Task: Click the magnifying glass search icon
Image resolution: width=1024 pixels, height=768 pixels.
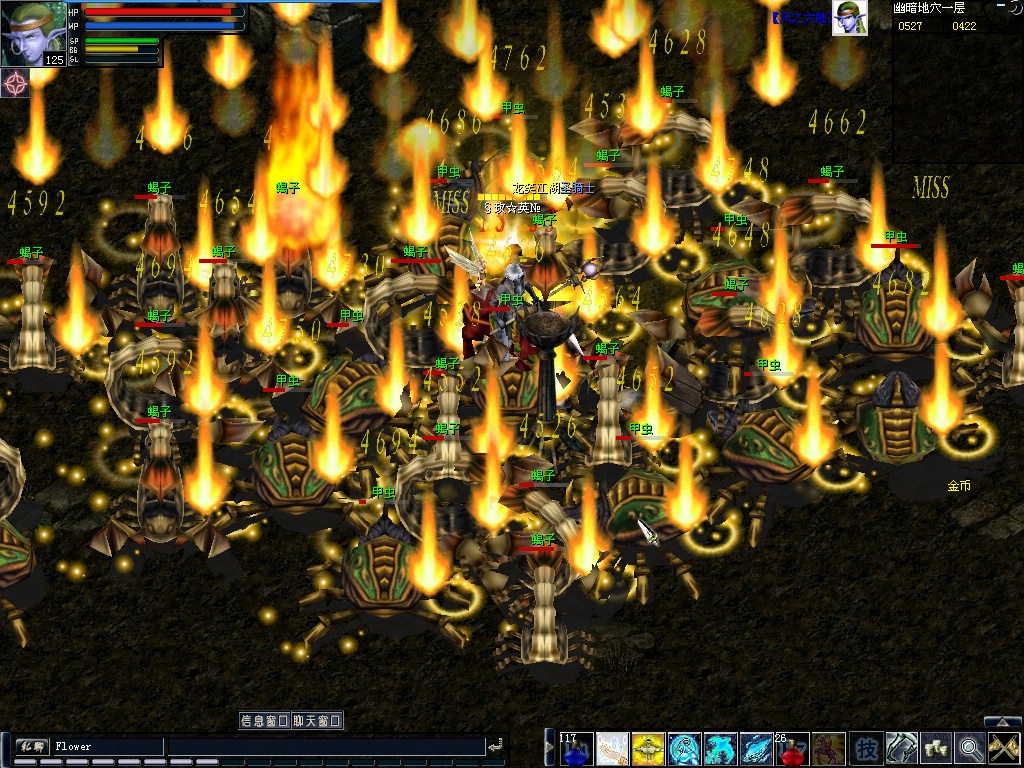Action: click(x=970, y=748)
